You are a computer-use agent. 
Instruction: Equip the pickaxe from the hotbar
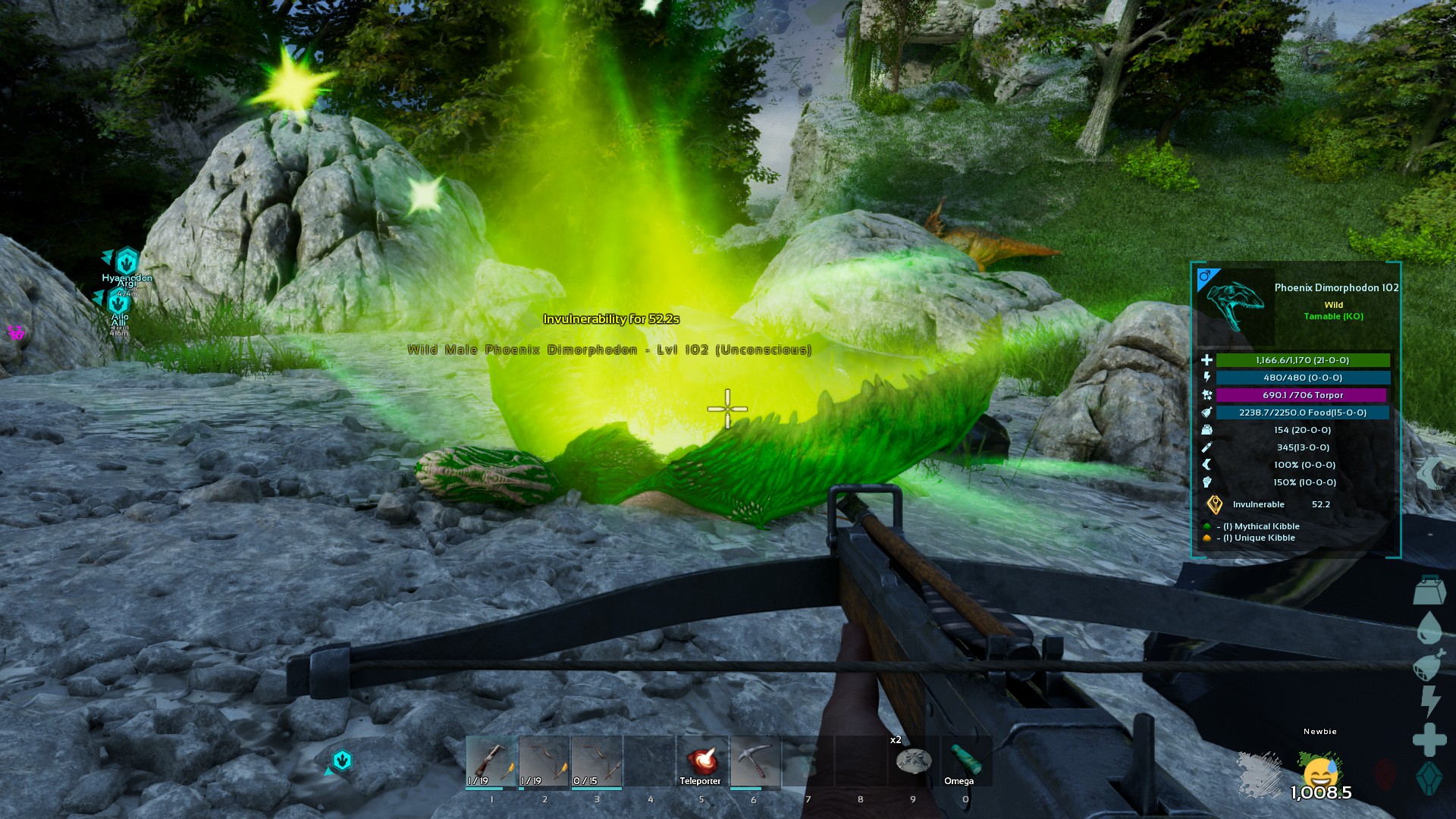click(755, 761)
